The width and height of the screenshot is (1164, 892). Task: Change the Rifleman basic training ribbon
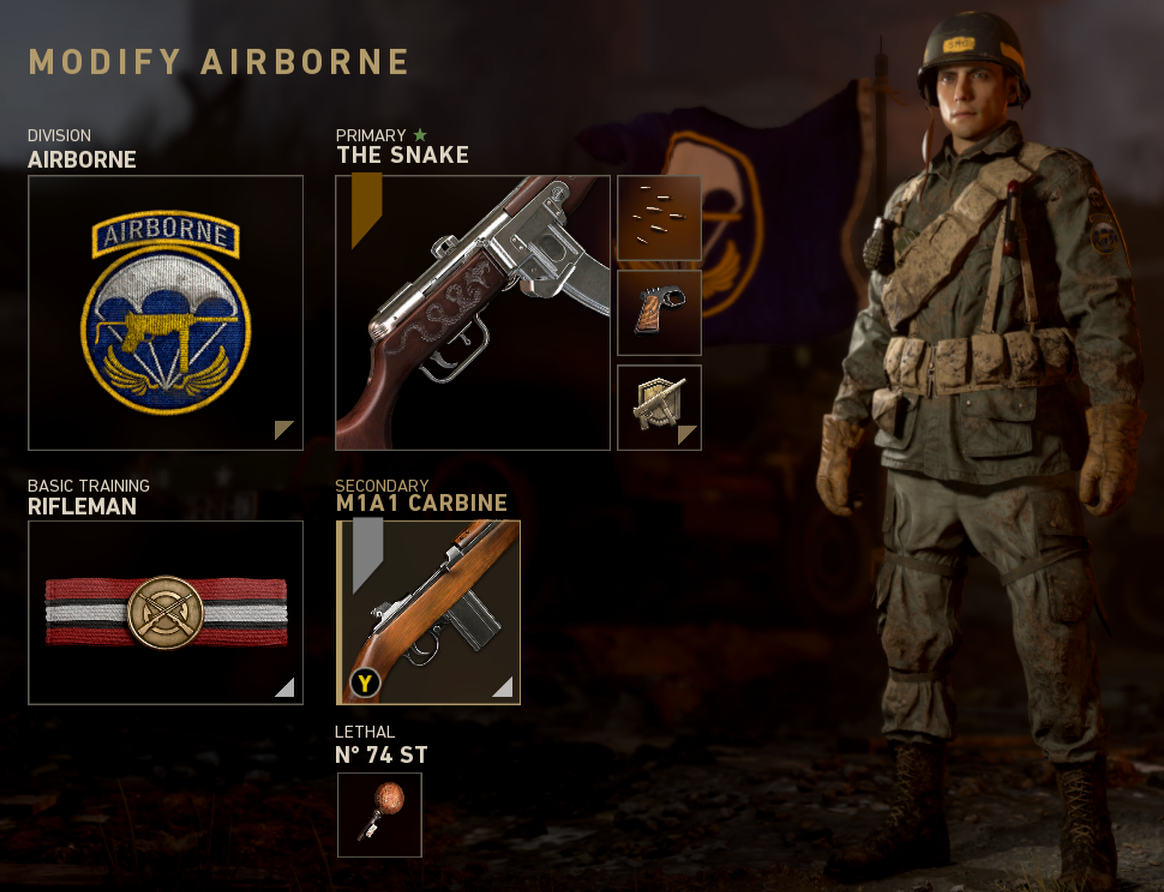[x=165, y=612]
